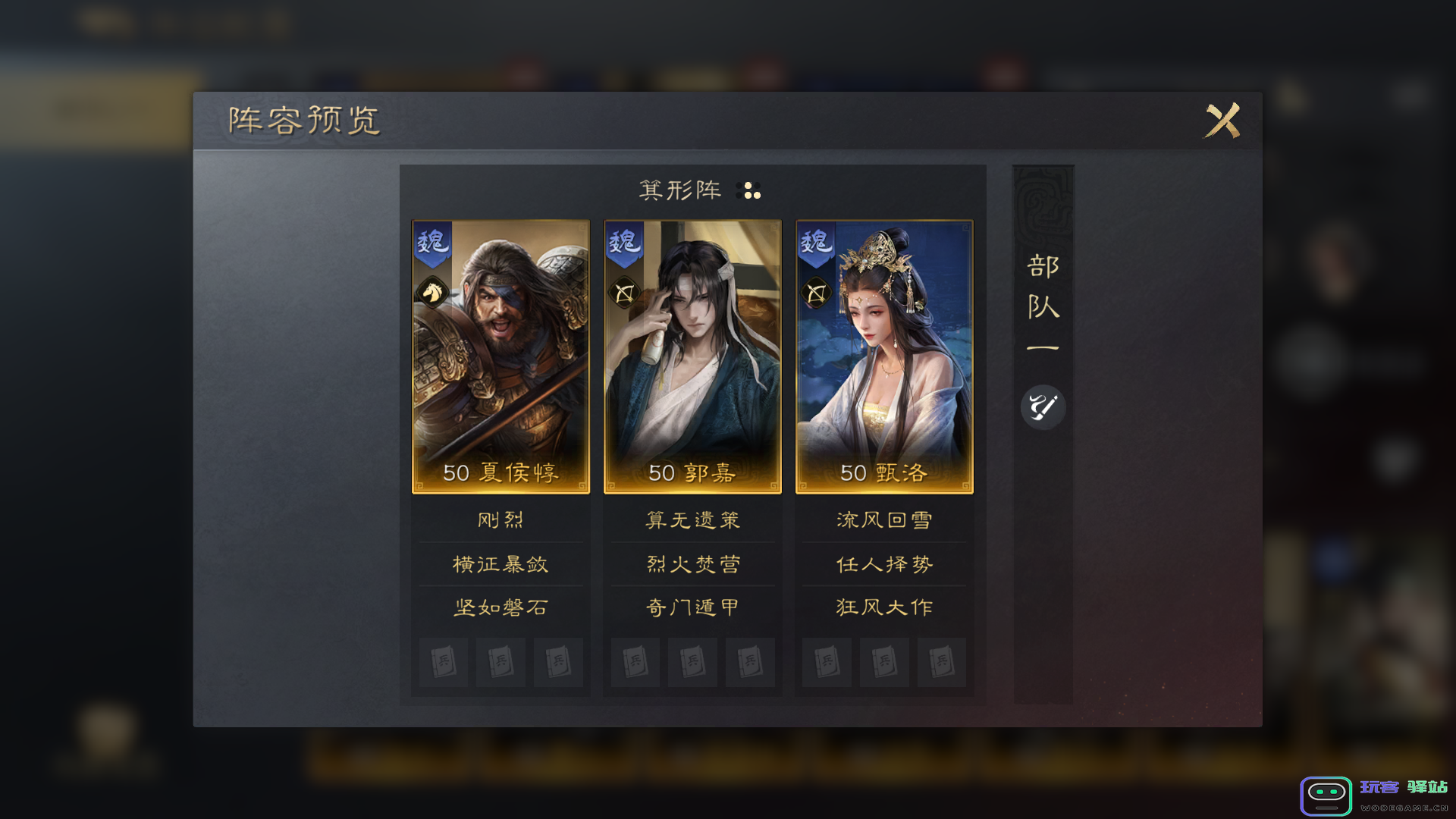Click the middle soldier book slot under 郭嘉

point(692,662)
